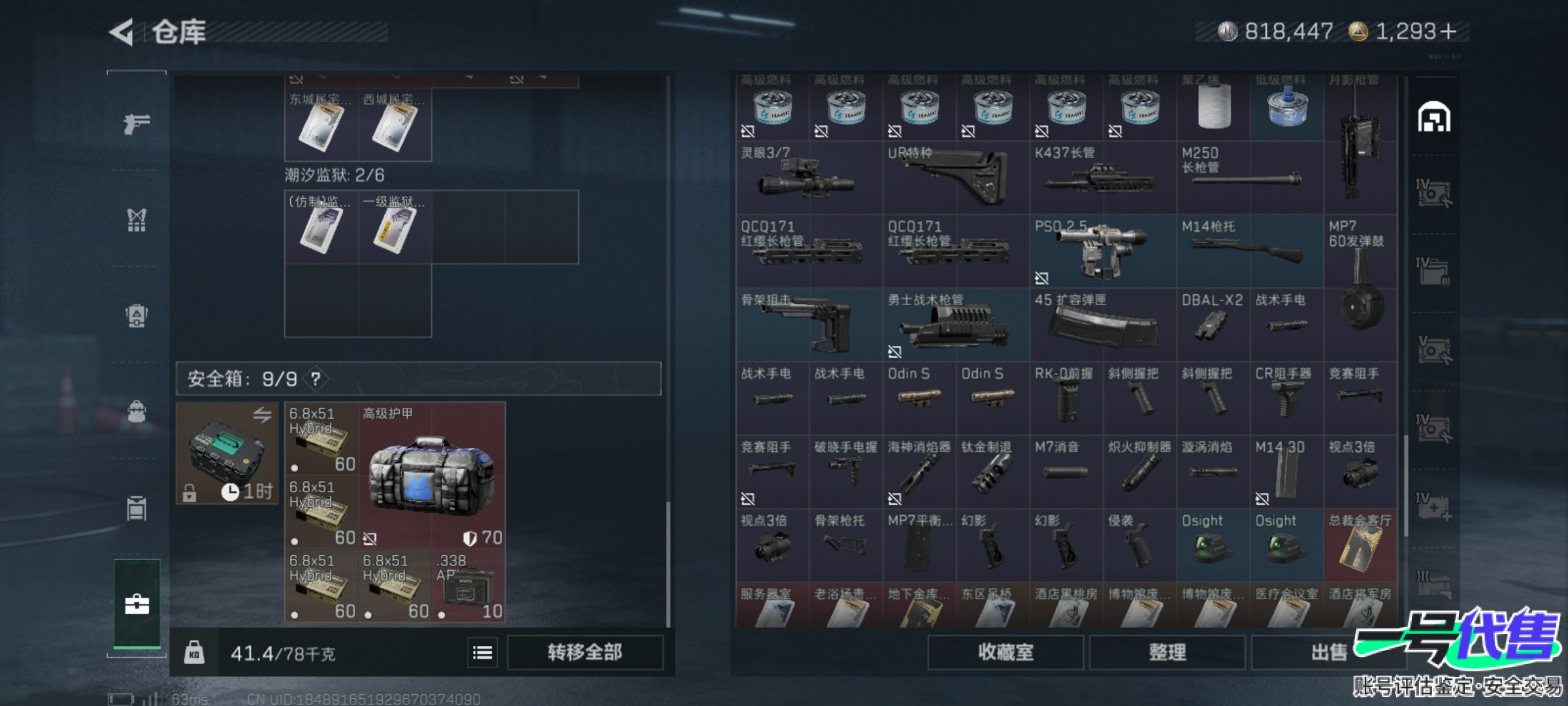Select the 高级护甲 armor bag item
Image resolution: width=1568 pixels, height=706 pixels.
[432, 475]
